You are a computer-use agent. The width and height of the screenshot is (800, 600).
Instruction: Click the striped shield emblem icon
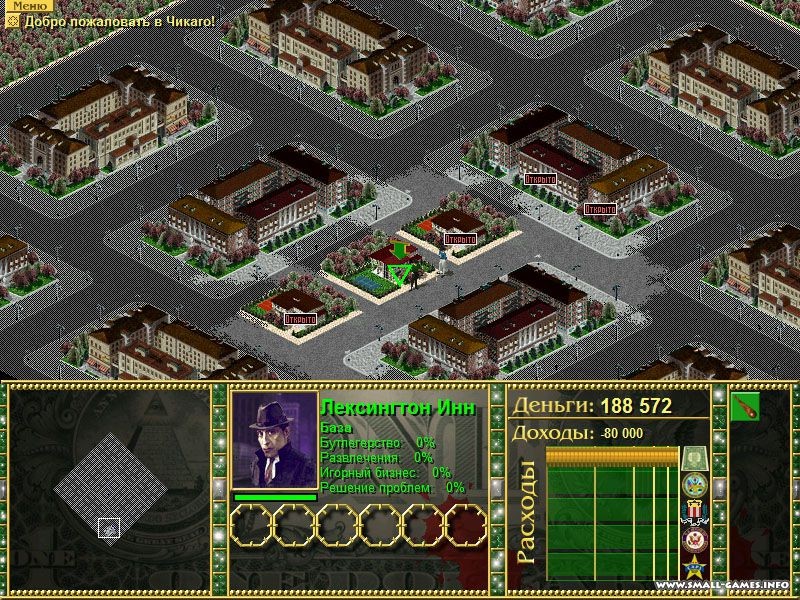pyautogui.click(x=694, y=513)
